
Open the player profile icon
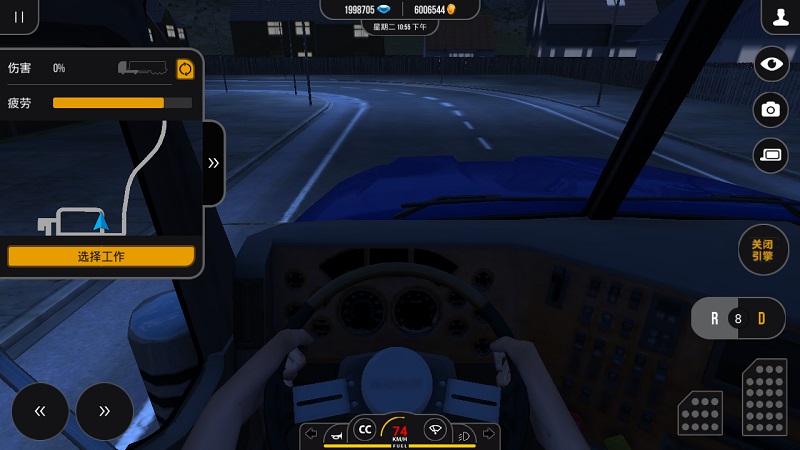click(780, 17)
